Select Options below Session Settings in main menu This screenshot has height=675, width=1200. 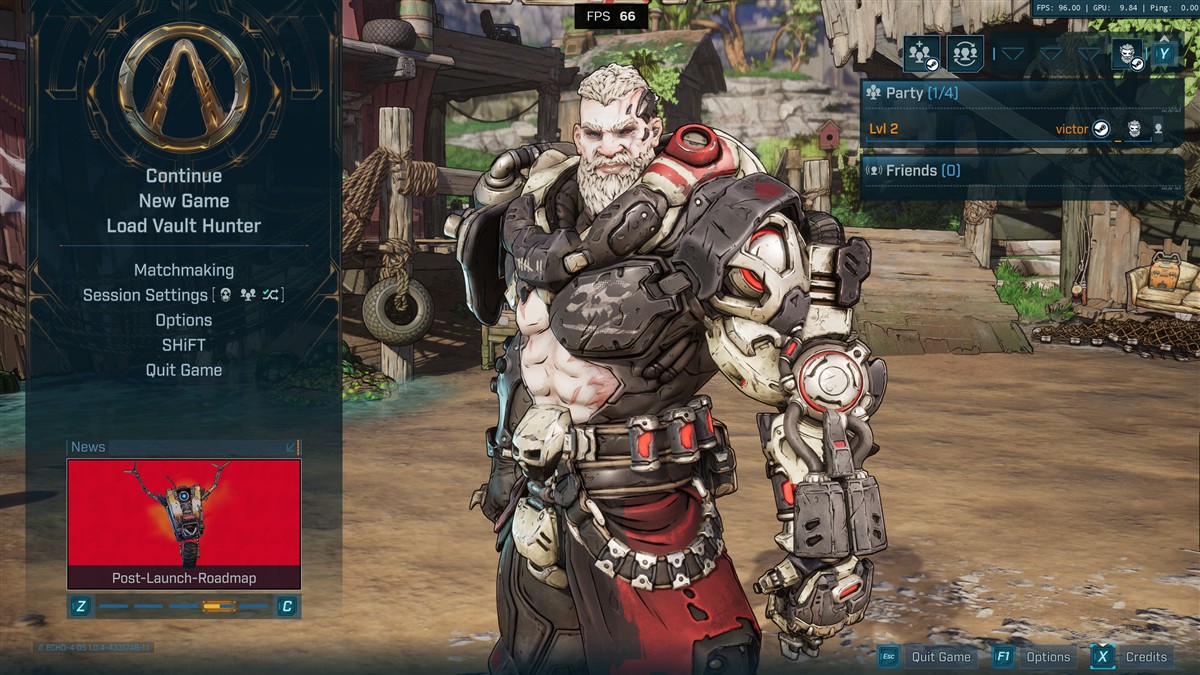184,320
